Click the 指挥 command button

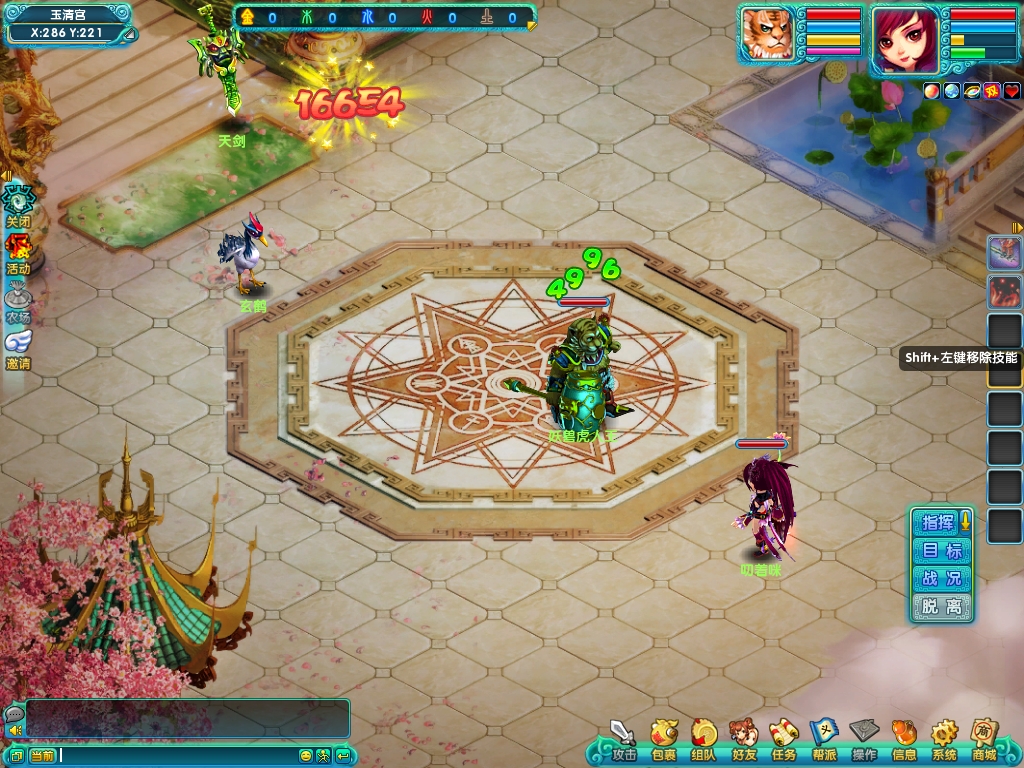(x=937, y=522)
